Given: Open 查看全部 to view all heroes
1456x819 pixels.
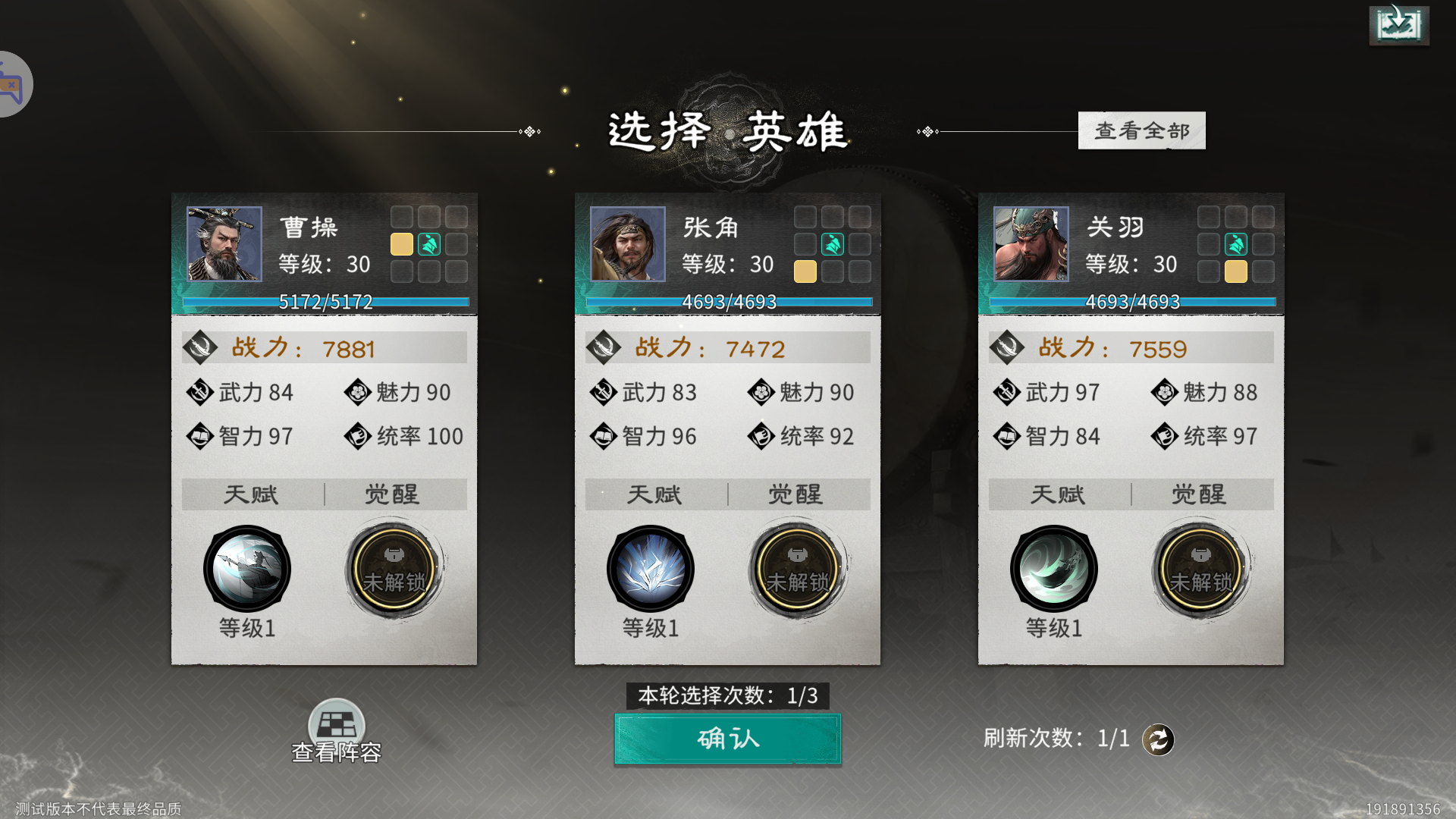Looking at the screenshot, I should tap(1142, 130).
